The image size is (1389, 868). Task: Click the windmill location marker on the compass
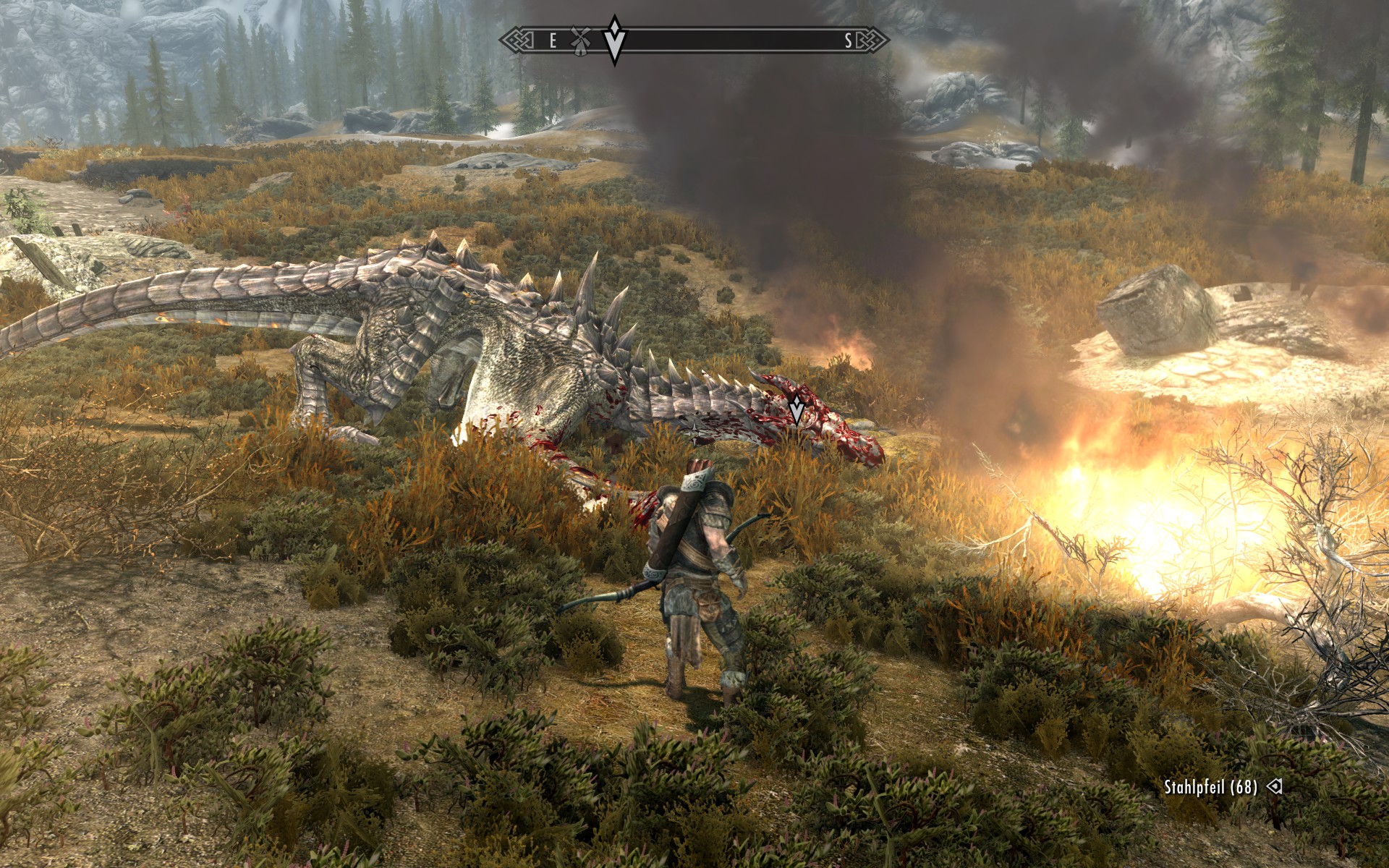pyautogui.click(x=579, y=41)
